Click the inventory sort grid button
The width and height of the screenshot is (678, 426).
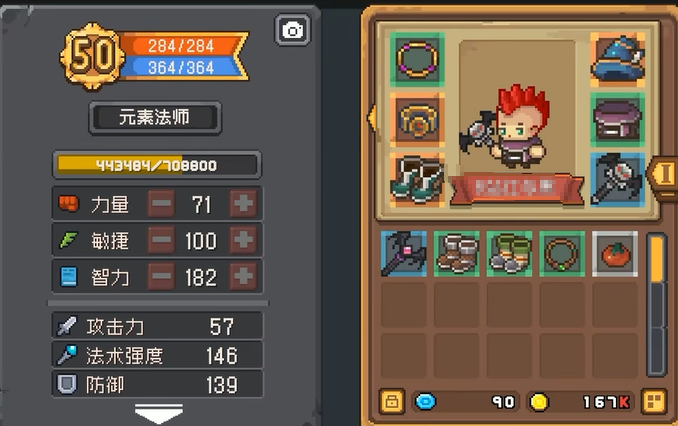click(654, 402)
